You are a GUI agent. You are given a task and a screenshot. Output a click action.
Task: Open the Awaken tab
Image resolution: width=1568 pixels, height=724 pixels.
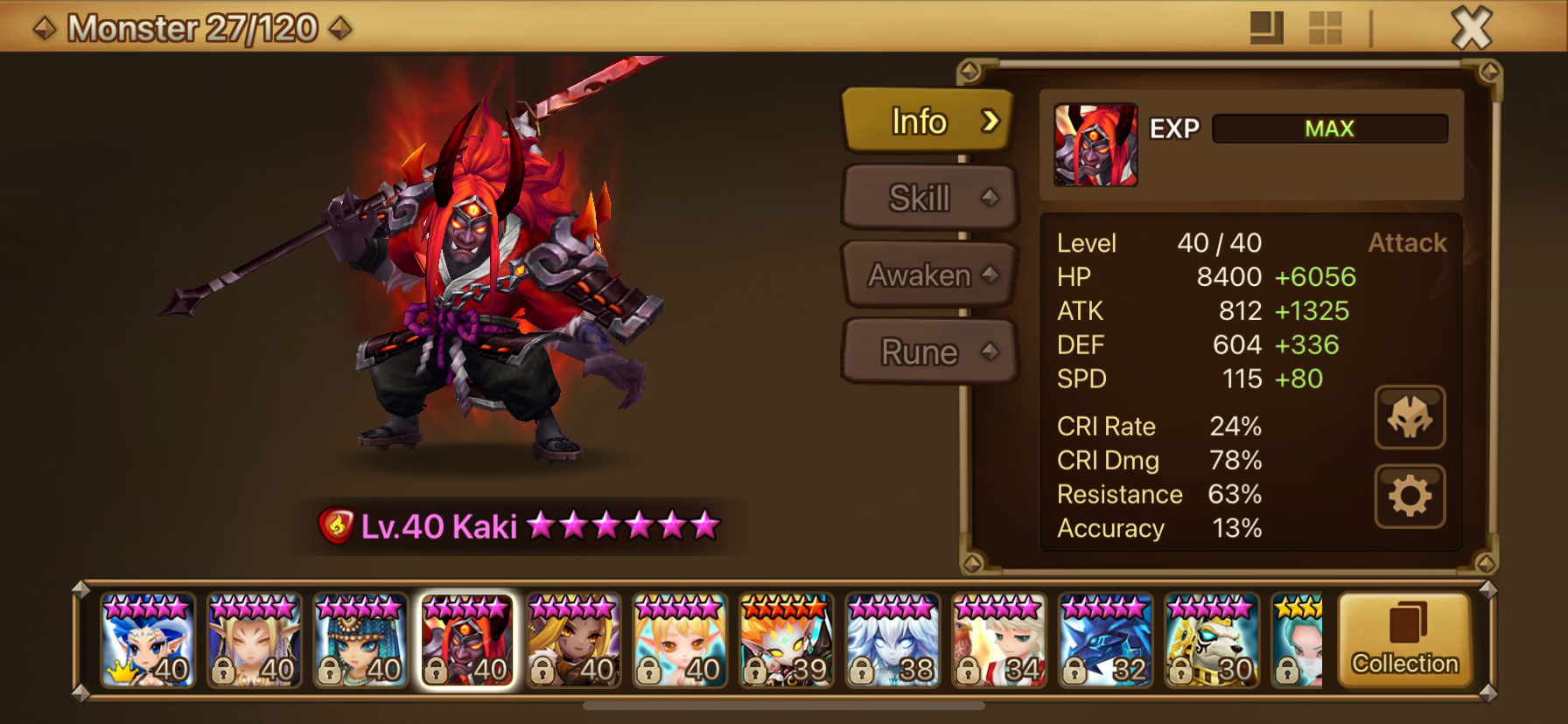tap(927, 275)
